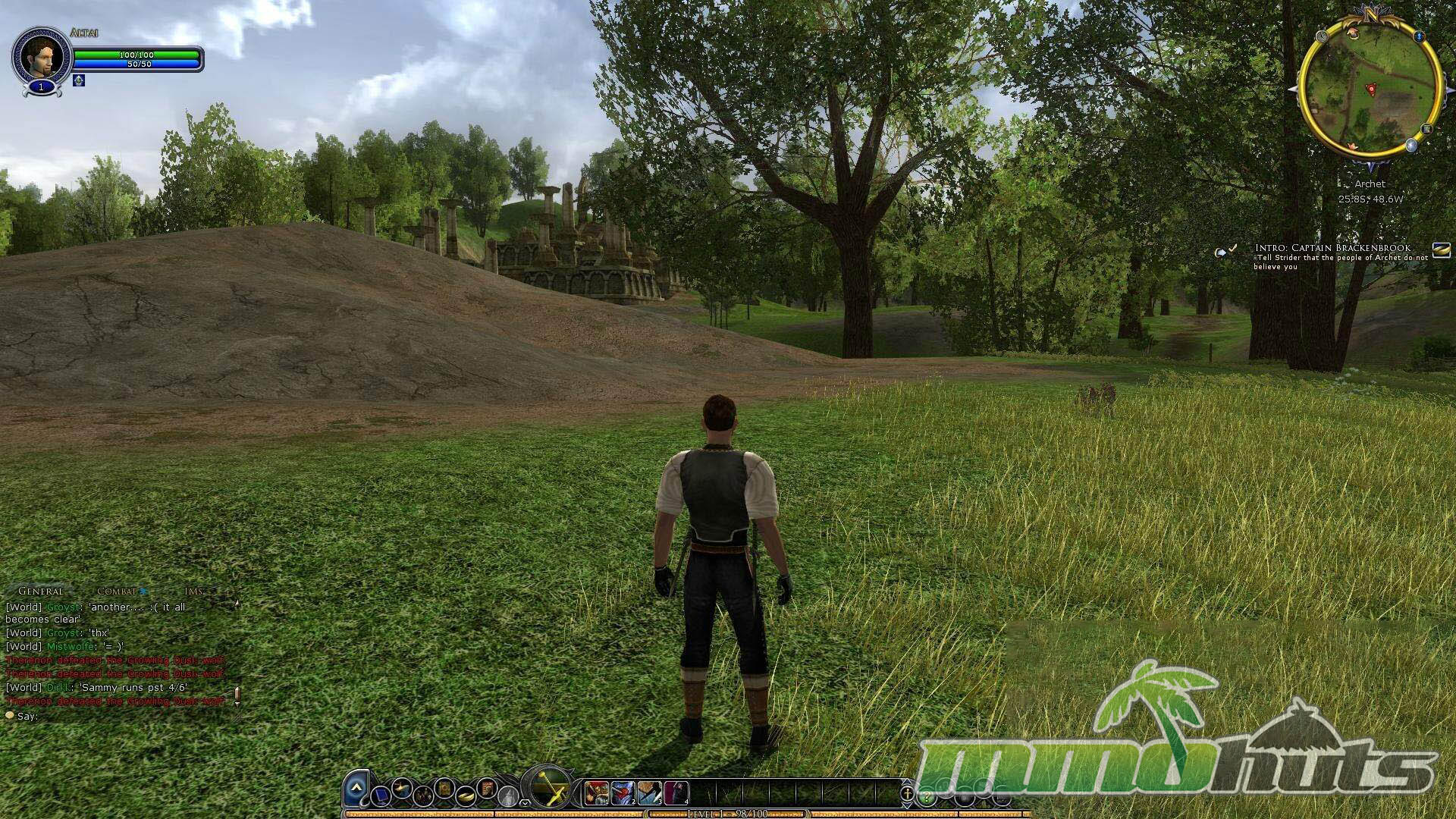Image resolution: width=1456 pixels, height=819 pixels.
Task: Click the blue button on the minimap rim
Action: 1419,36
